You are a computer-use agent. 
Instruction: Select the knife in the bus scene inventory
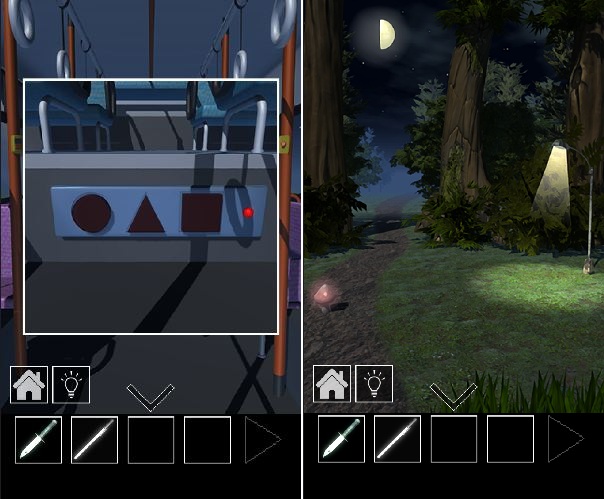coord(38,440)
